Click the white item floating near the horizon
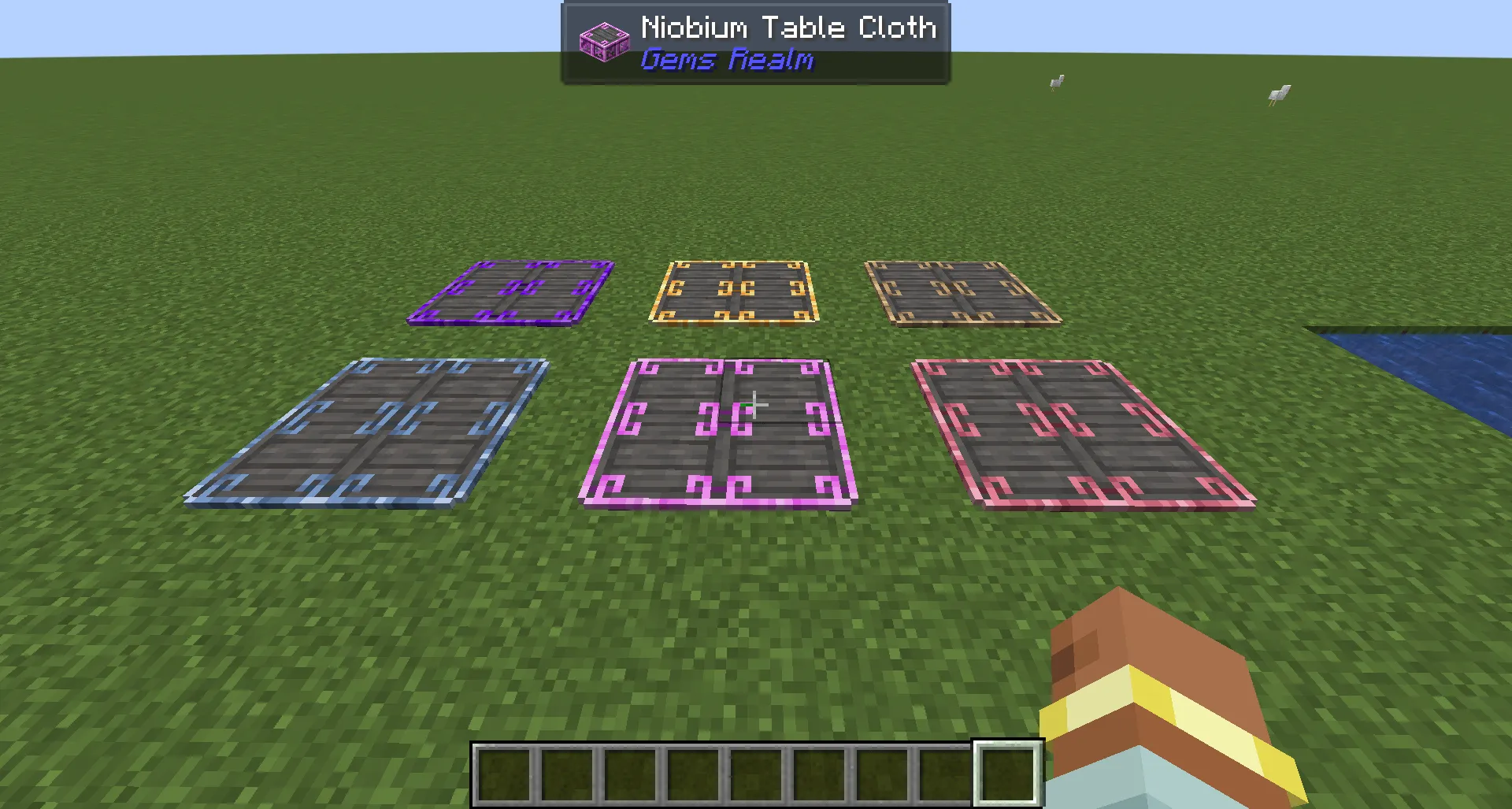 click(1055, 81)
